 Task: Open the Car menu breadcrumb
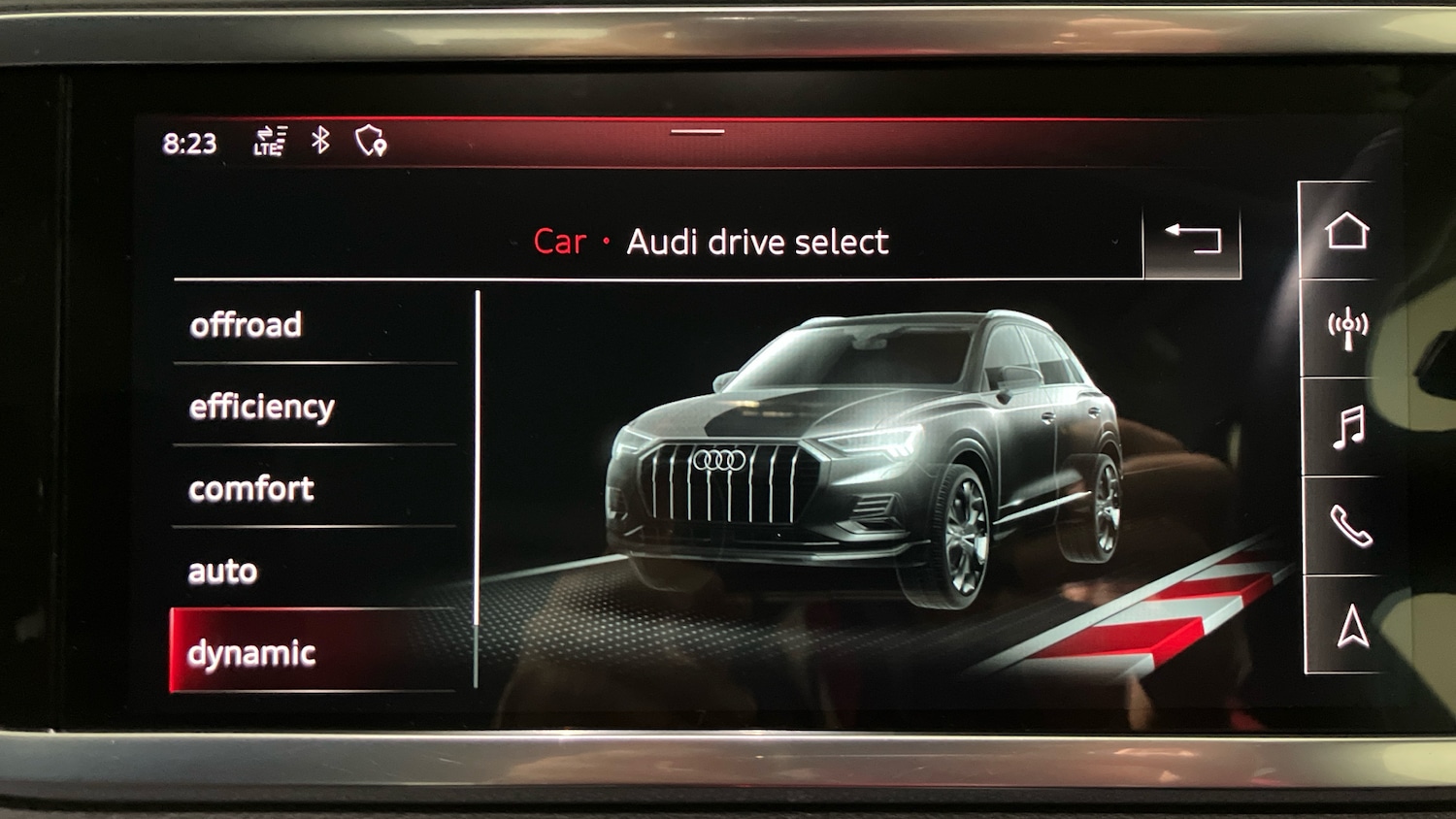coord(560,242)
